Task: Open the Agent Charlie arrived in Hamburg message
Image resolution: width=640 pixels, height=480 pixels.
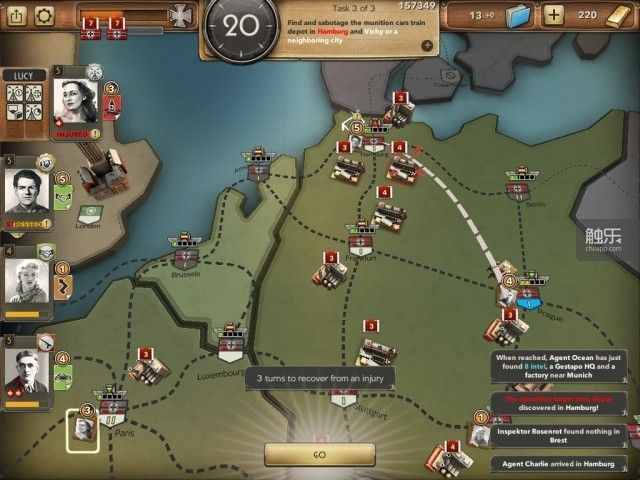Action: click(563, 464)
